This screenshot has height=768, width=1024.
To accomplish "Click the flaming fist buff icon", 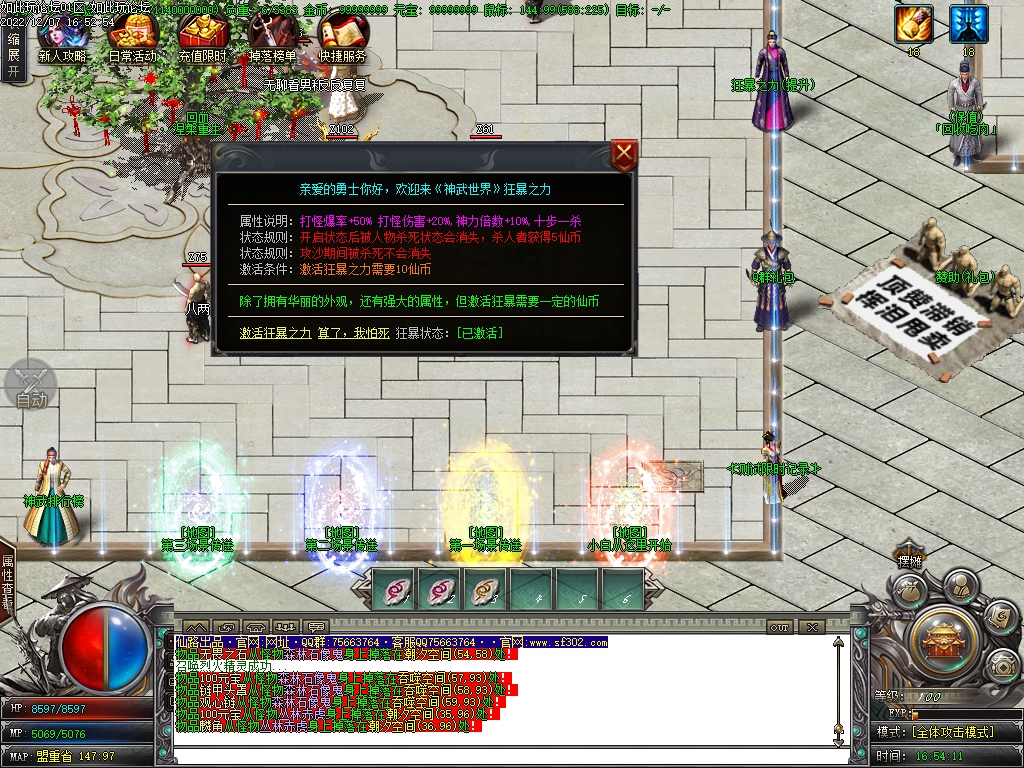I will (913, 24).
